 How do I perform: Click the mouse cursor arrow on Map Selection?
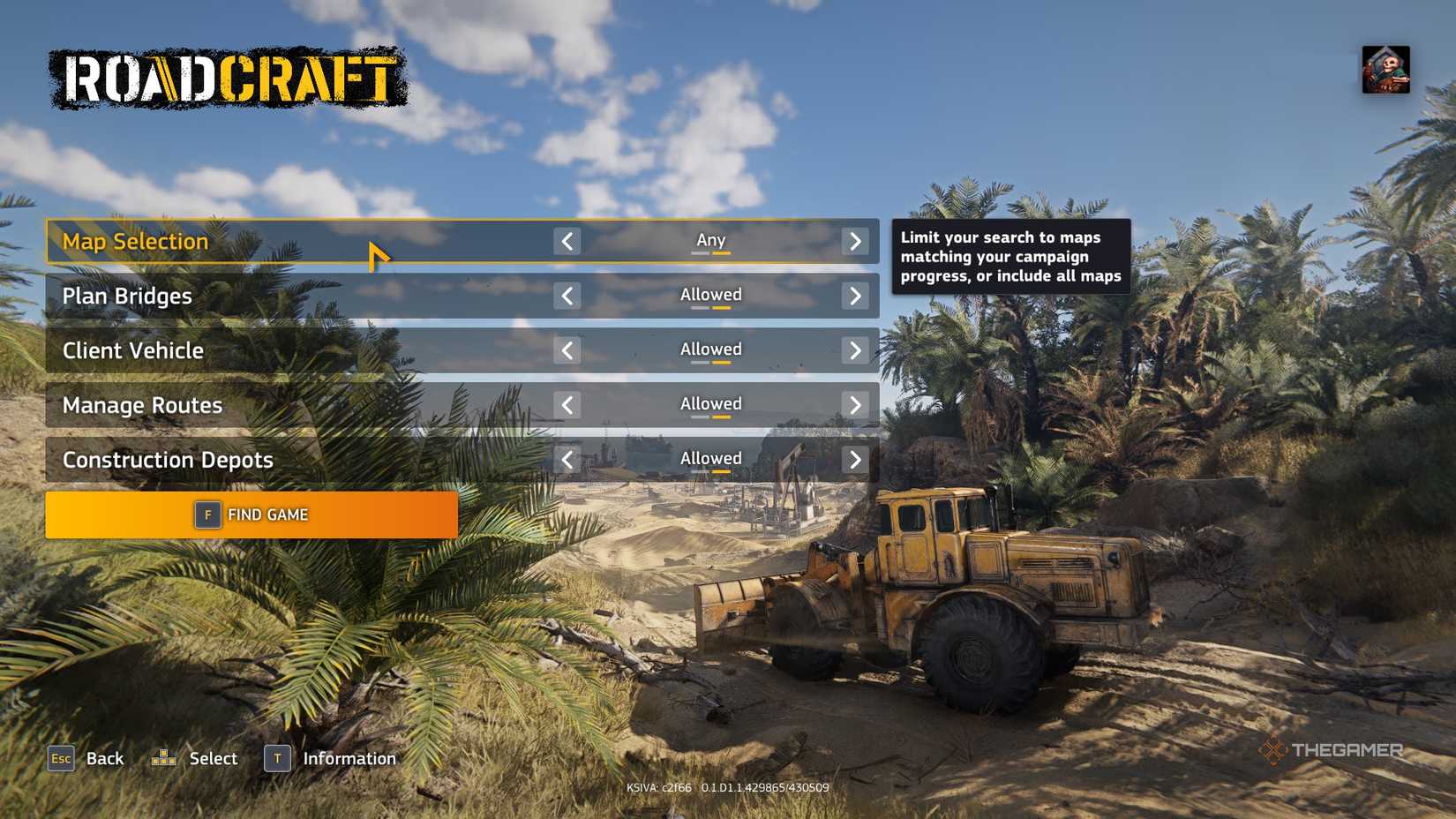point(378,254)
